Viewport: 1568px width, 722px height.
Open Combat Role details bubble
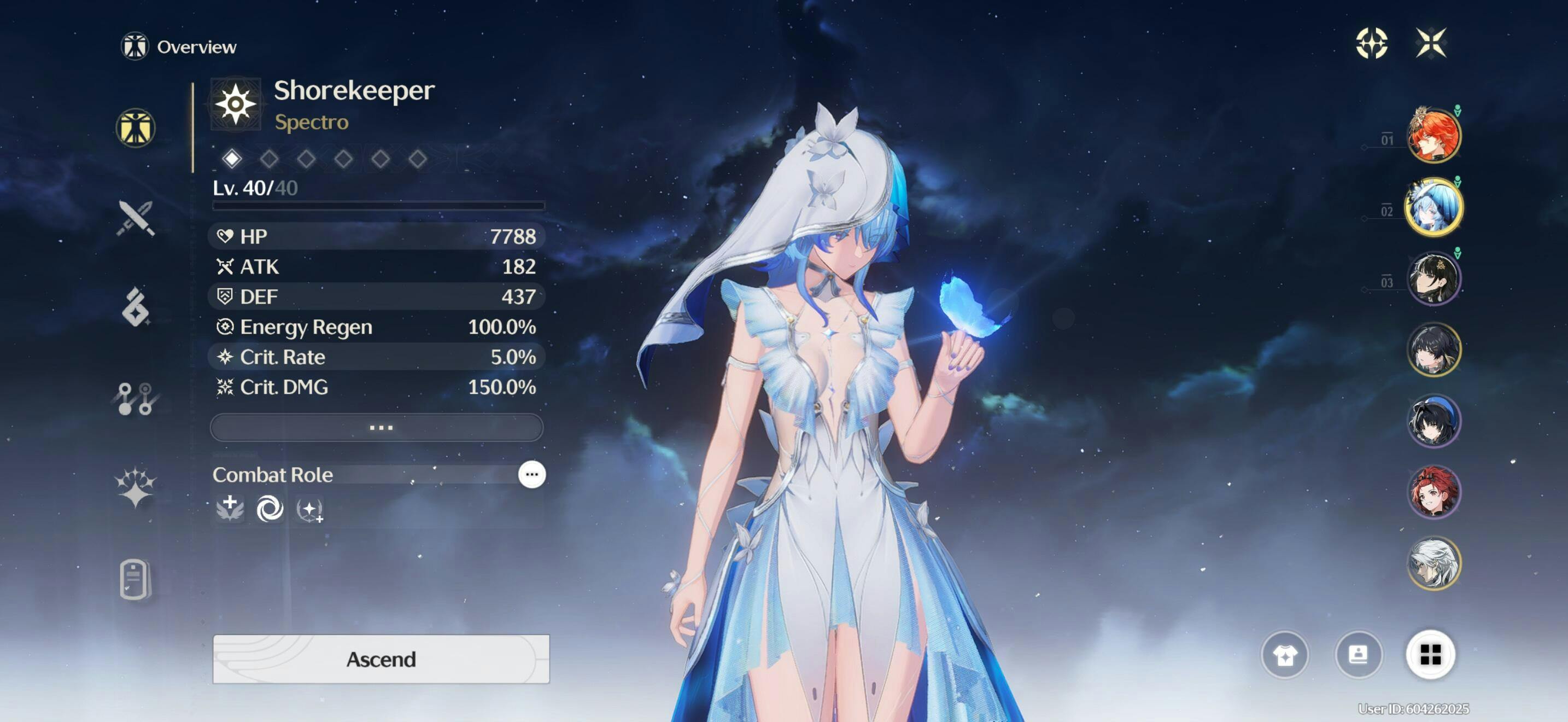pyautogui.click(x=531, y=474)
